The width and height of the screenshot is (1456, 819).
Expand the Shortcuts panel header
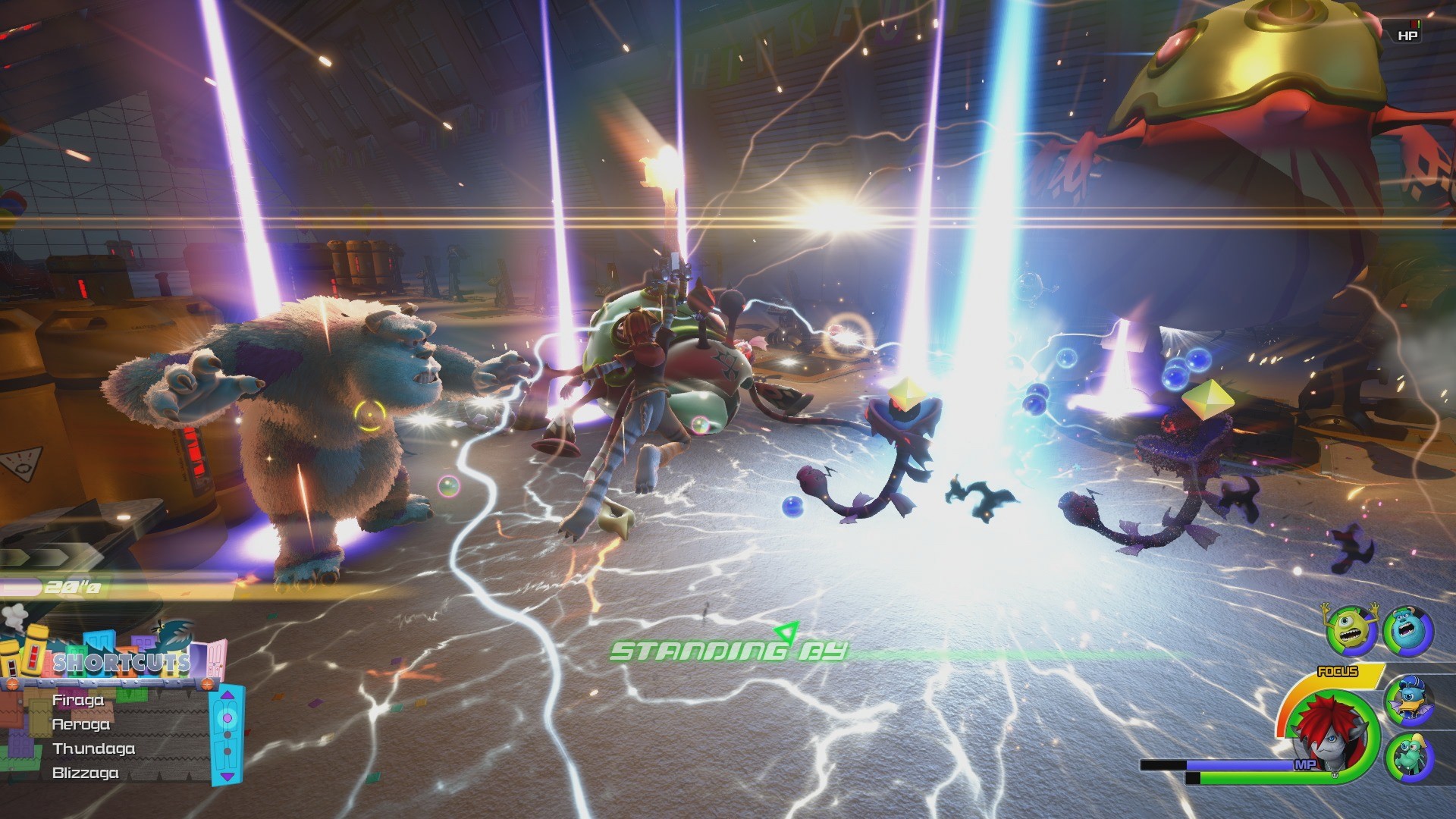(x=122, y=661)
